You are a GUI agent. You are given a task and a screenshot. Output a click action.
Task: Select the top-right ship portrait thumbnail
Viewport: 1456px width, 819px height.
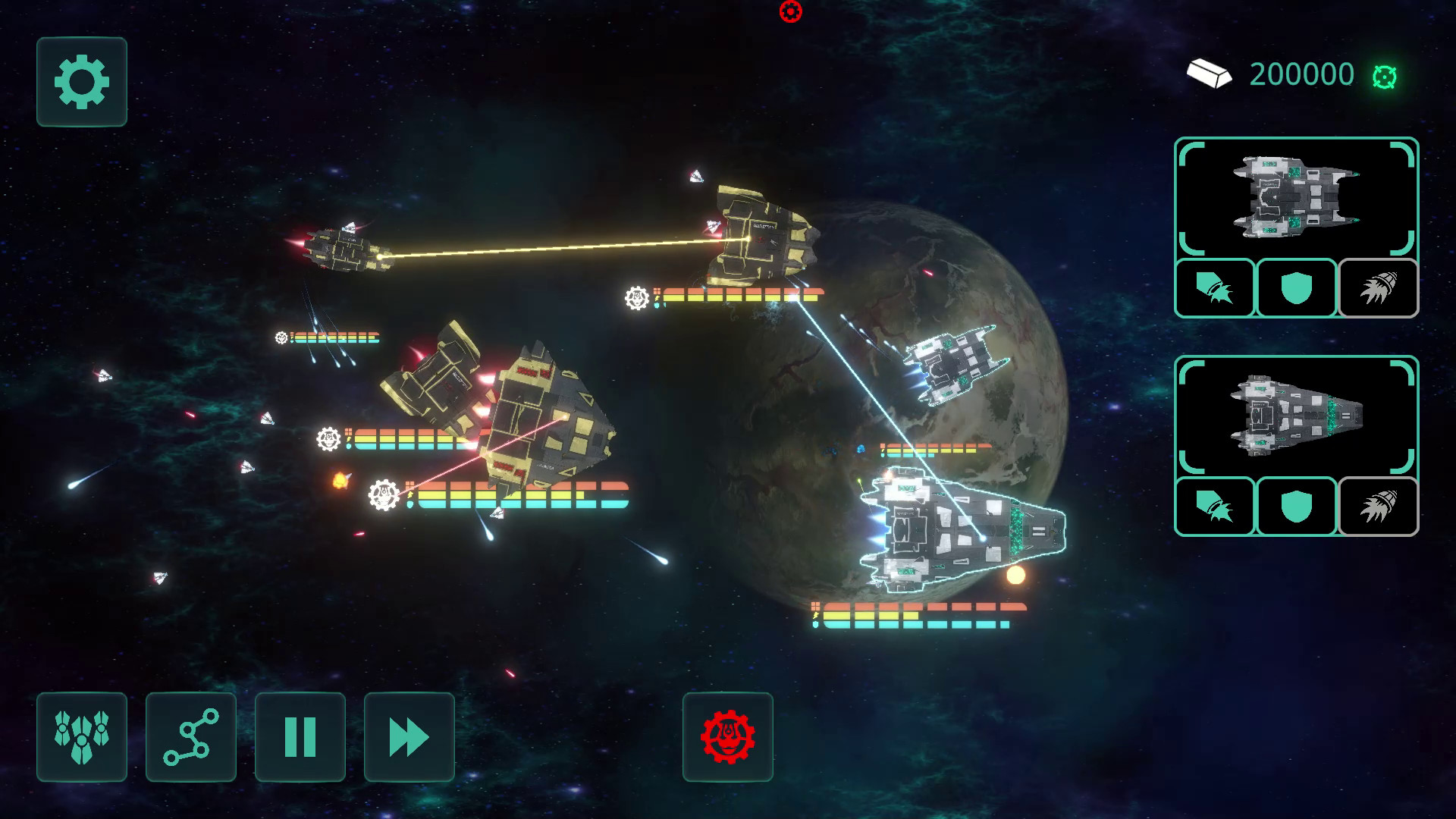coord(1295,197)
